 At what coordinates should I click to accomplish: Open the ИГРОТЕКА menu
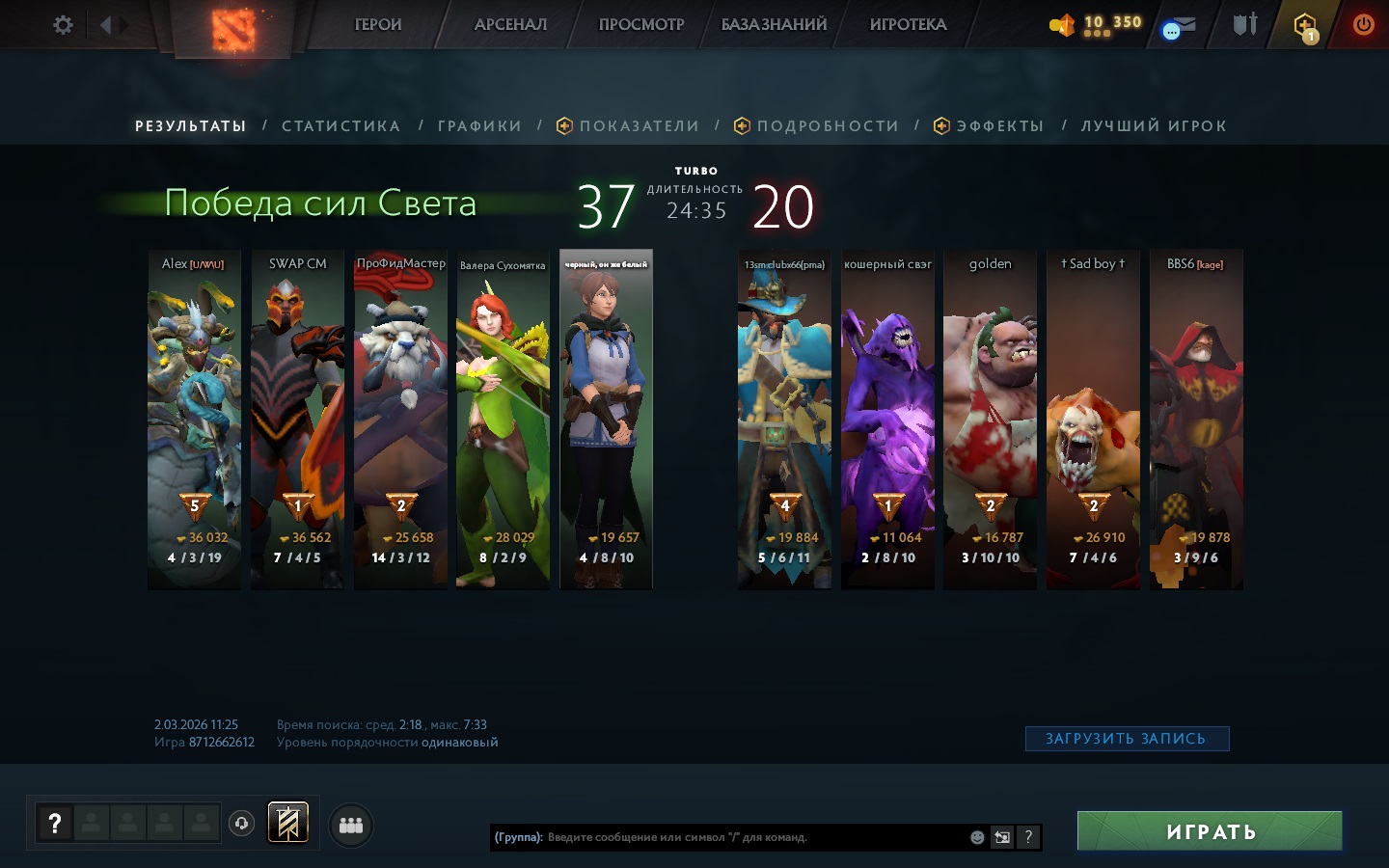coord(908,25)
